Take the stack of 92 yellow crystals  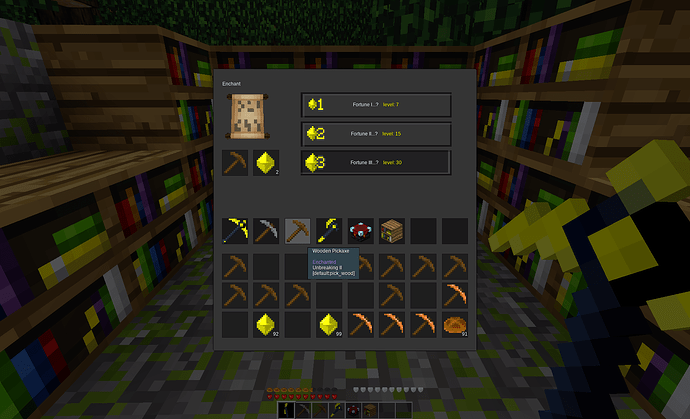(266, 324)
